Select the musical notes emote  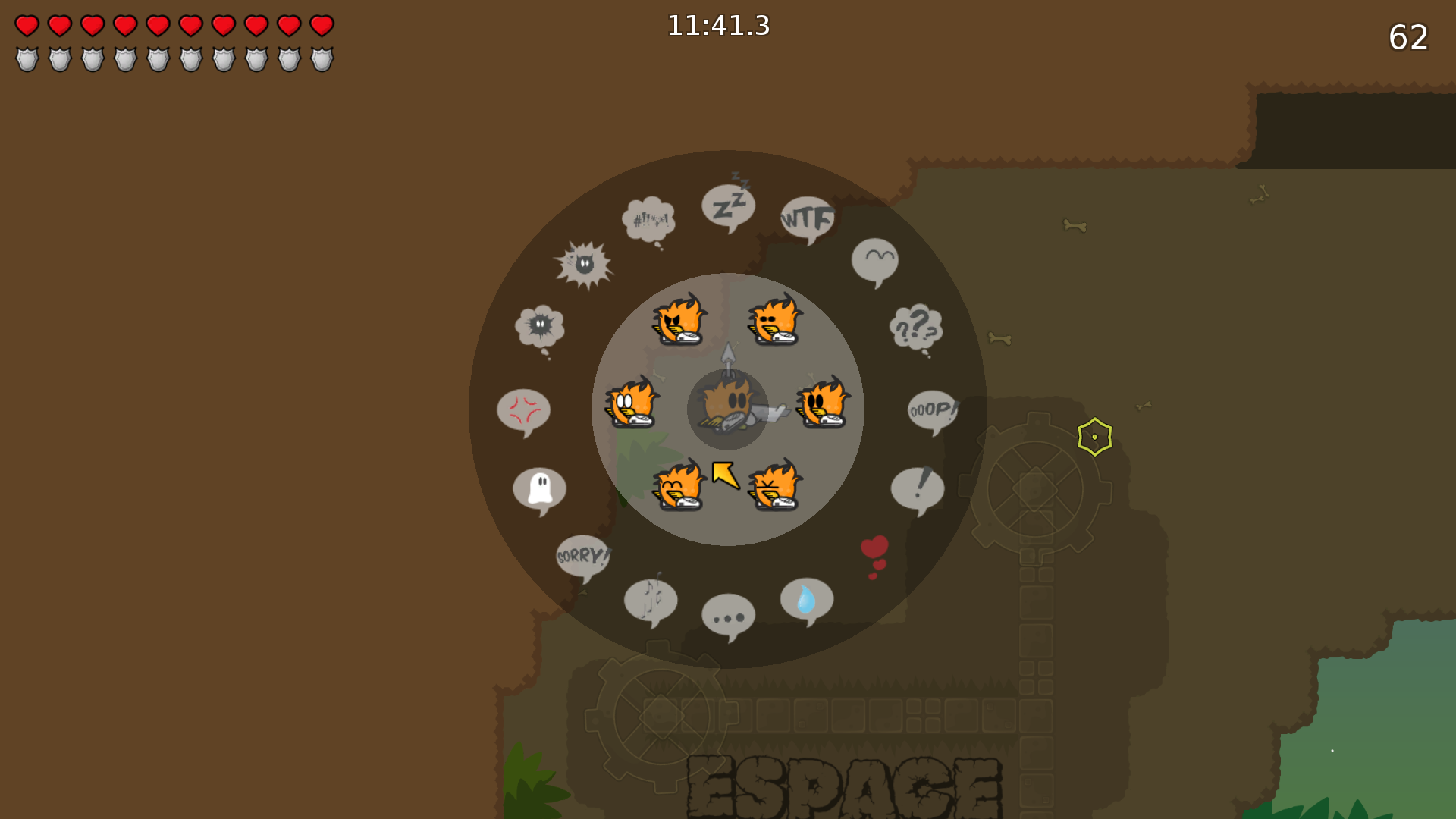[x=651, y=600]
